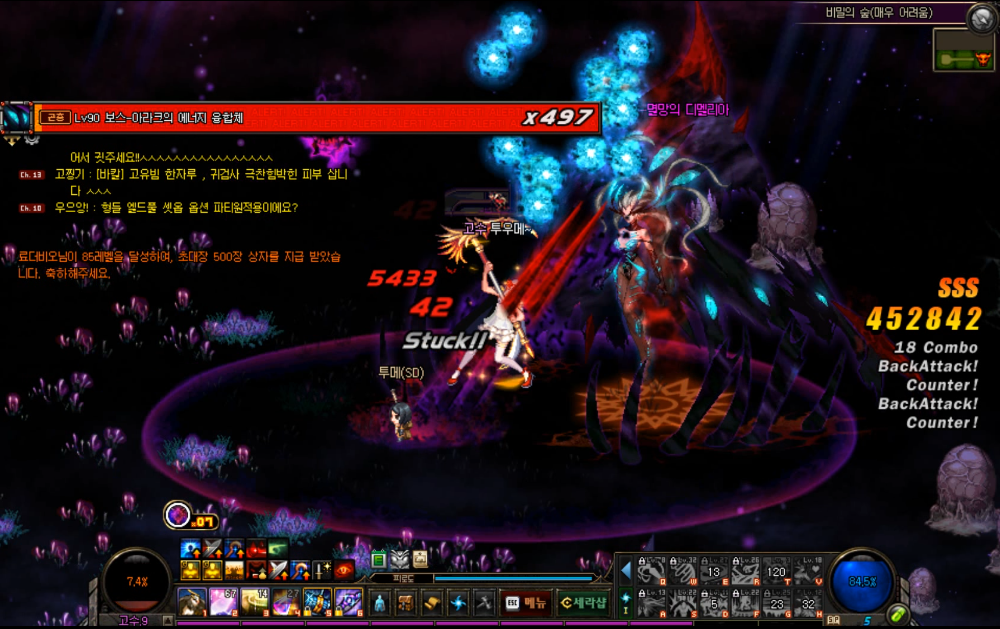Image resolution: width=1000 pixels, height=629 pixels.
Task: Open the quest scroll icon
Action: tap(431, 603)
